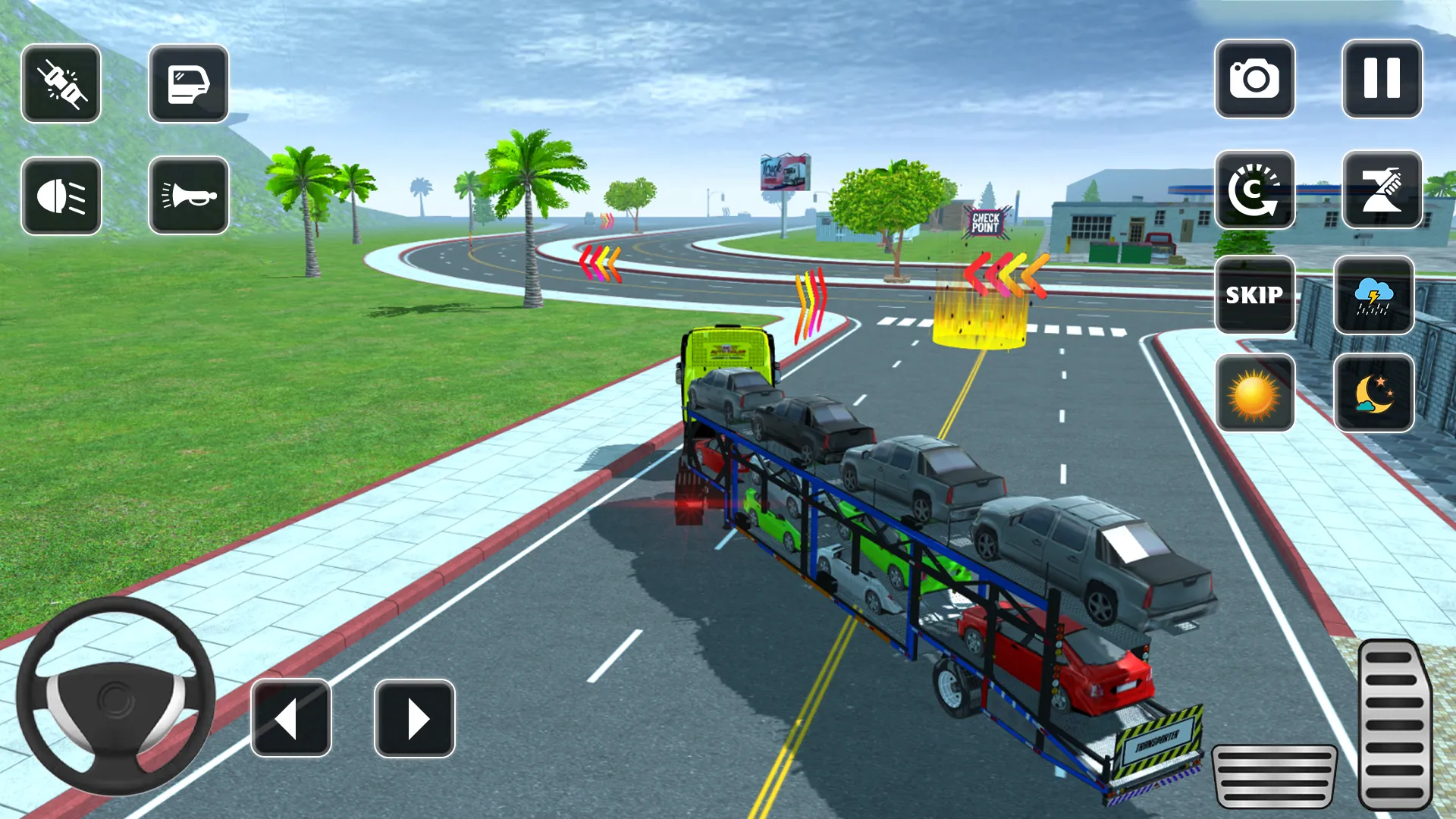
Task: Tap the left arrow to reverse
Action: tap(292, 717)
